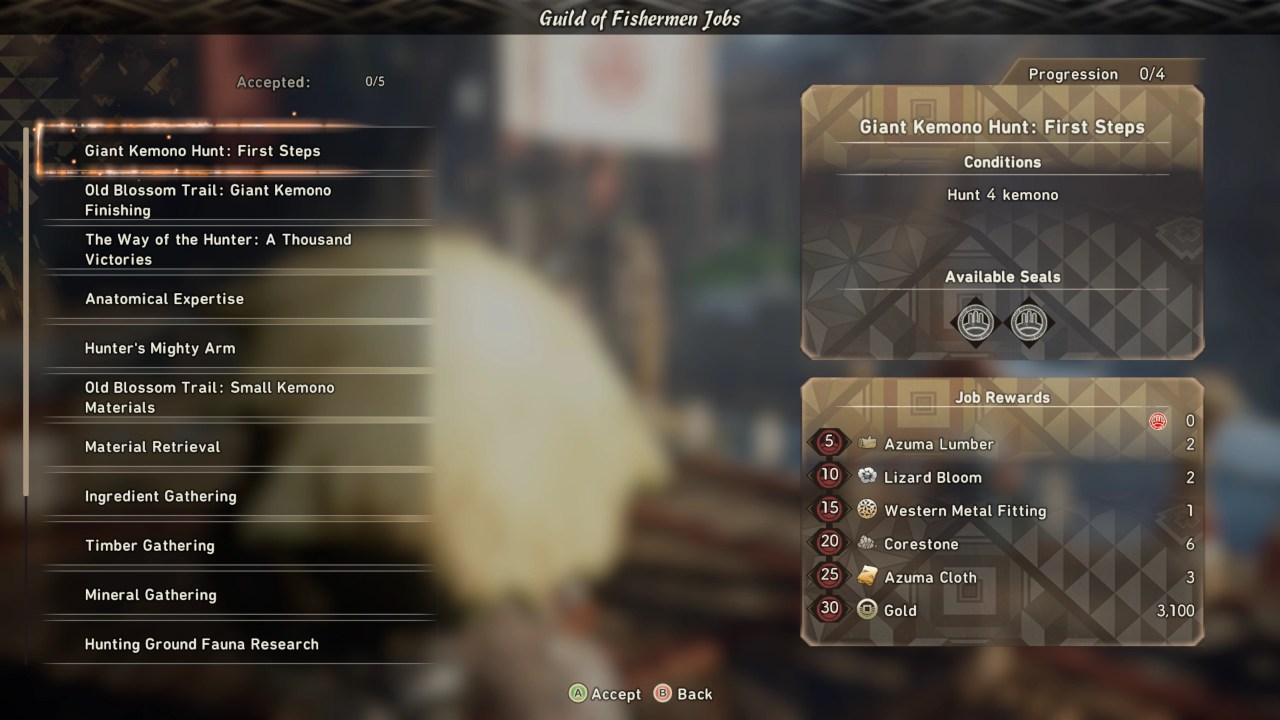Image resolution: width=1280 pixels, height=720 pixels.
Task: Click the red seal counter icon above rewards
Action: point(1157,421)
